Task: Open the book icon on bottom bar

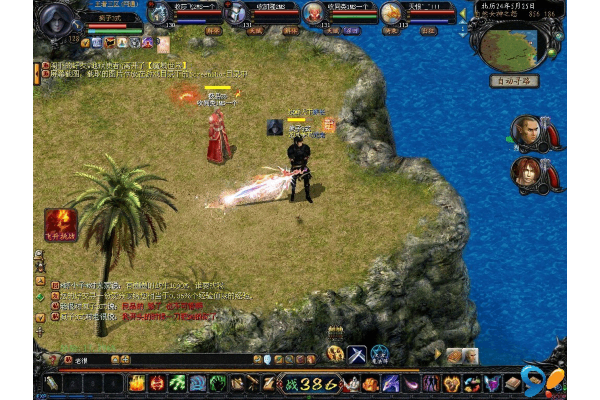Action: [512, 383]
